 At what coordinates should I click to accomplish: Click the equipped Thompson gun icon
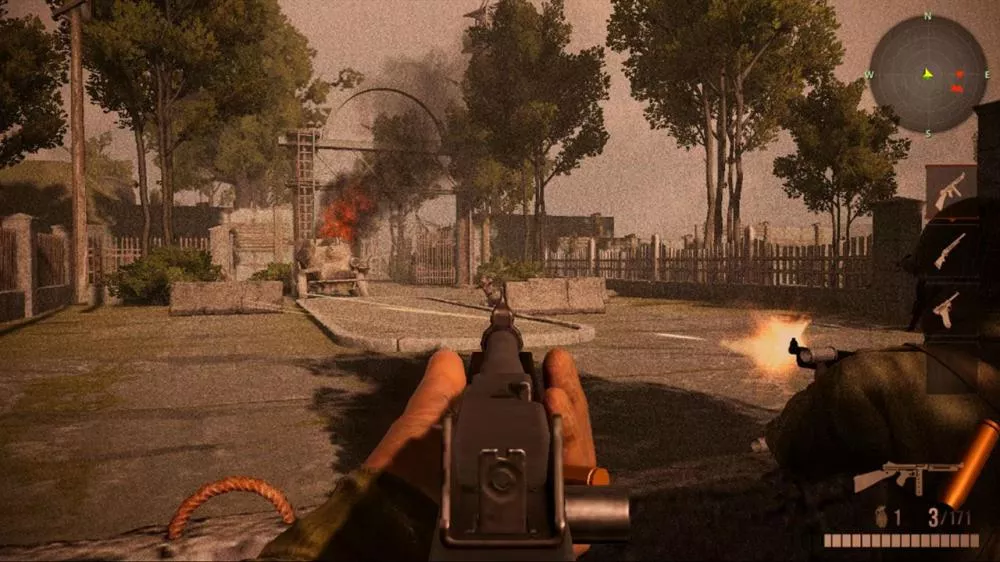tap(905, 476)
